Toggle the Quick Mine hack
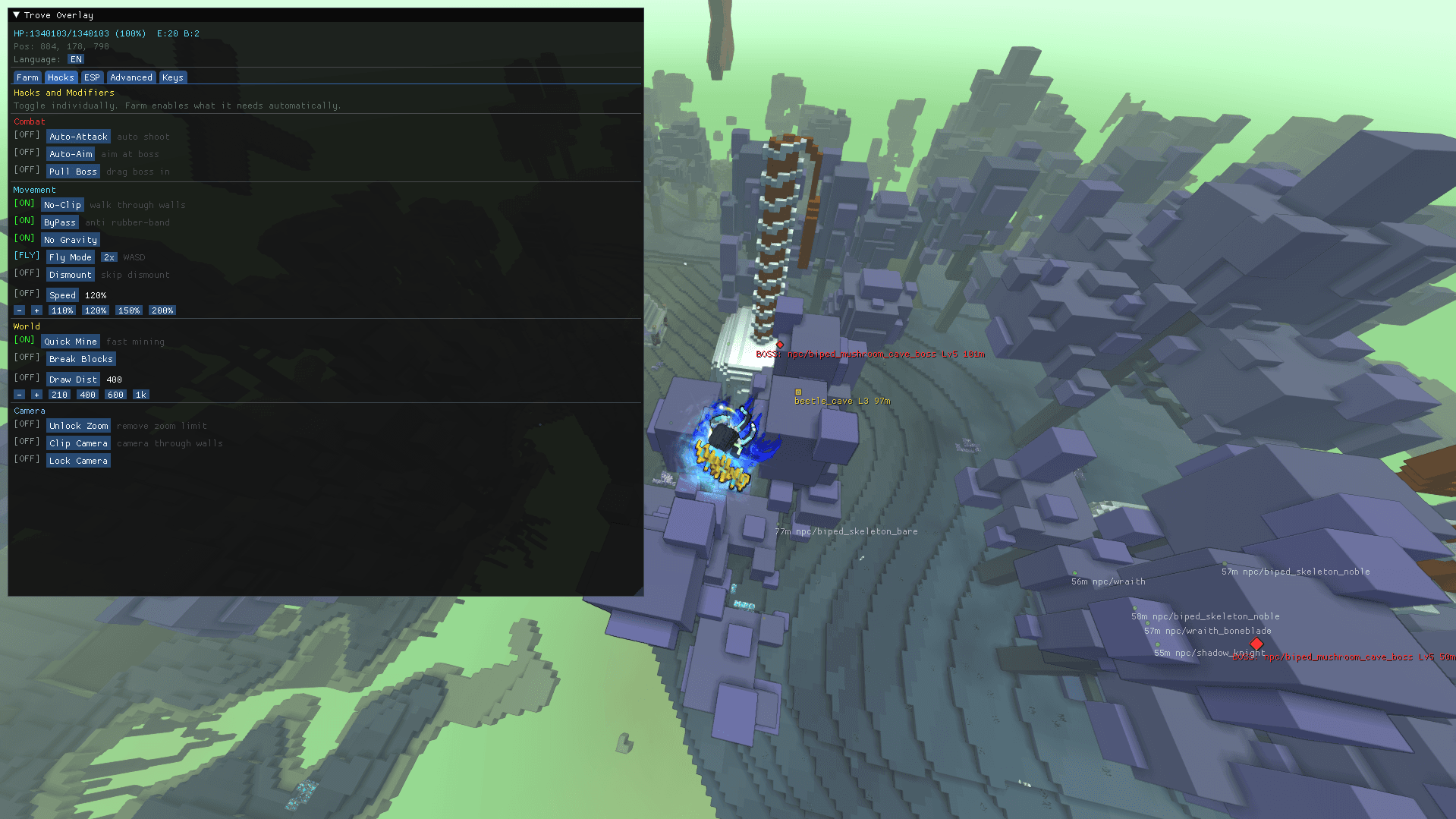Screen dimensions: 1456x819 tap(70, 342)
